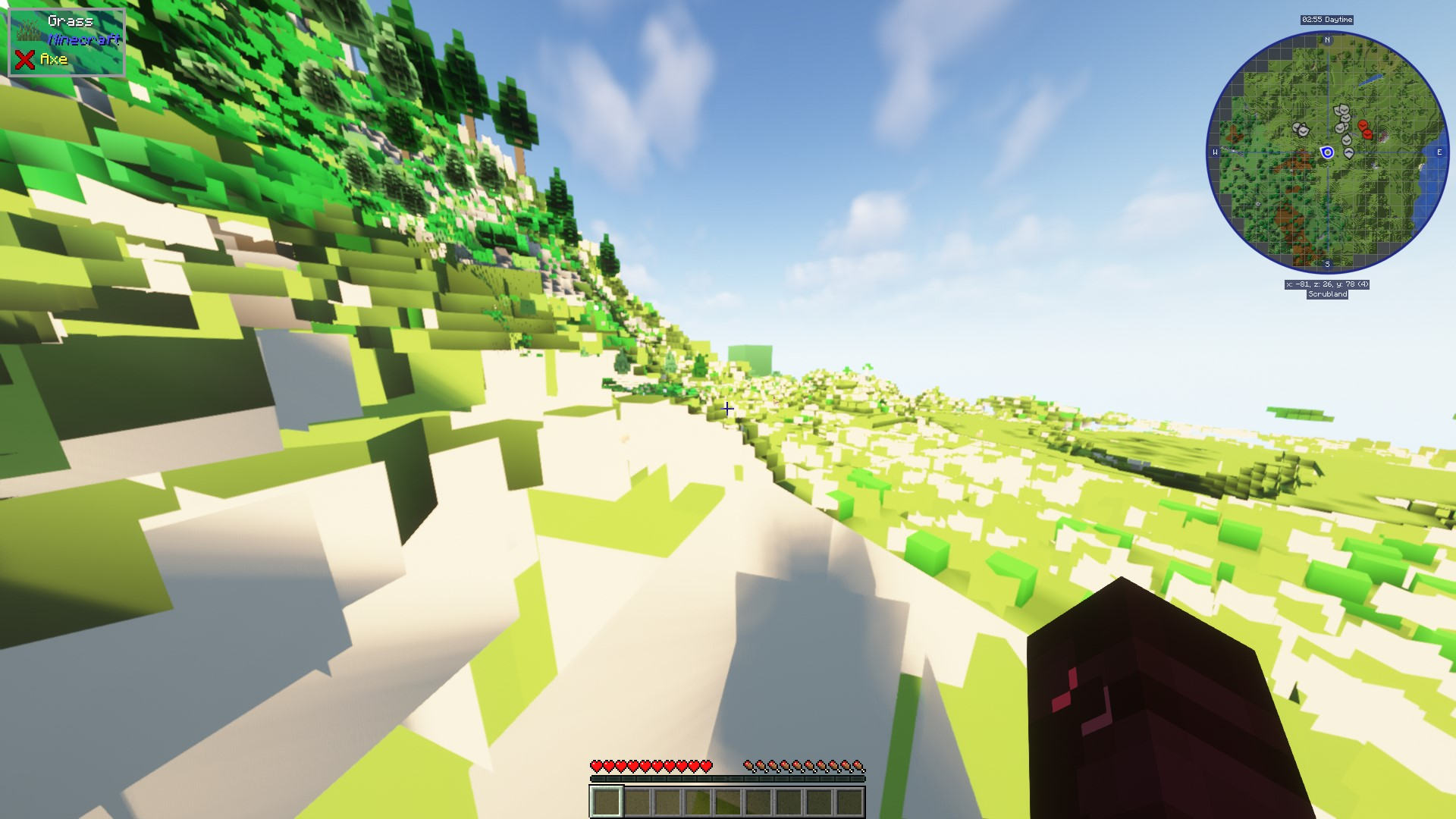Click the N compass marker on minimap
This screenshot has width=1456, height=819.
[x=1327, y=40]
